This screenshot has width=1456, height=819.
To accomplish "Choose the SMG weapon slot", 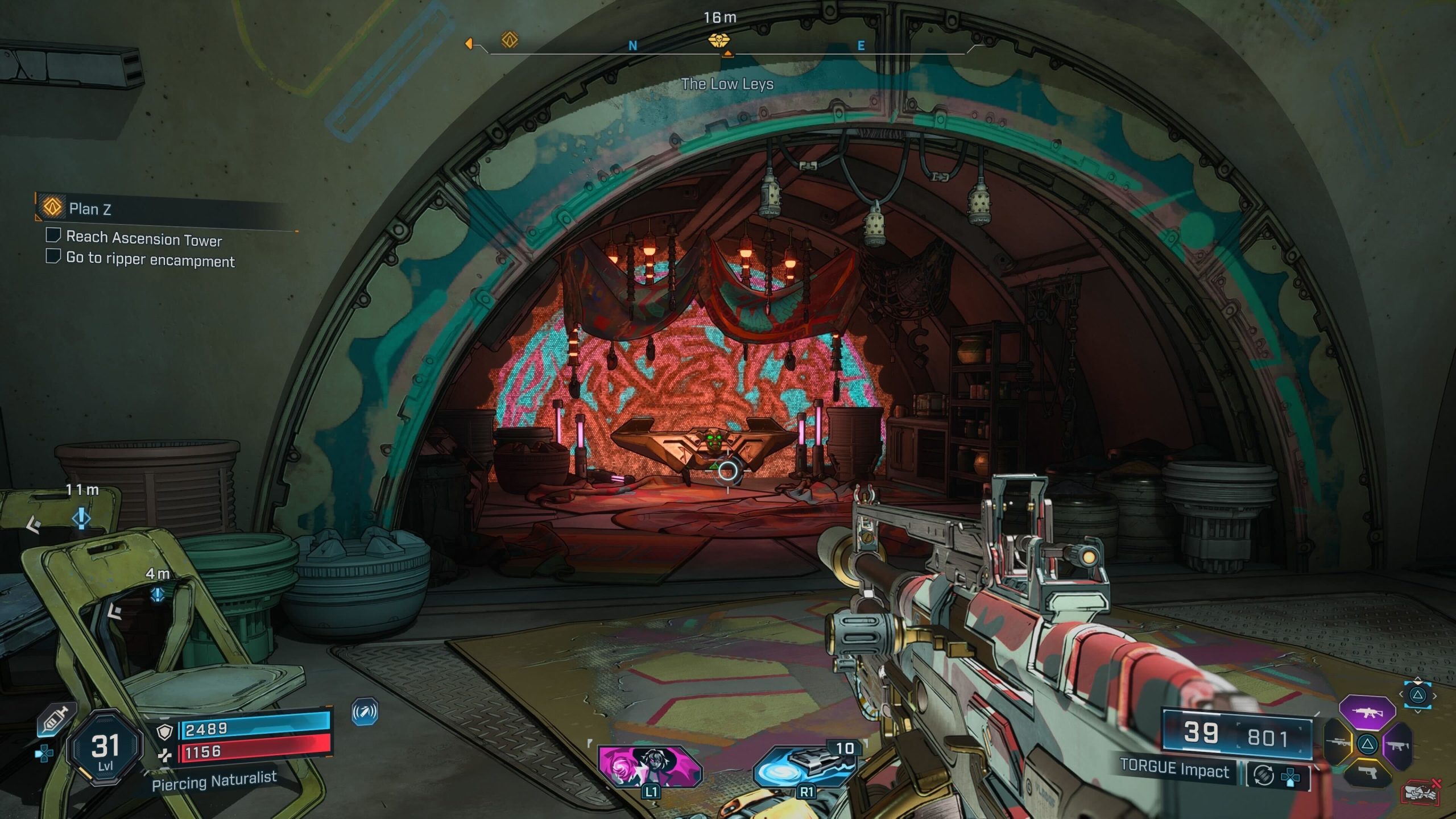I will pyautogui.click(x=1398, y=744).
